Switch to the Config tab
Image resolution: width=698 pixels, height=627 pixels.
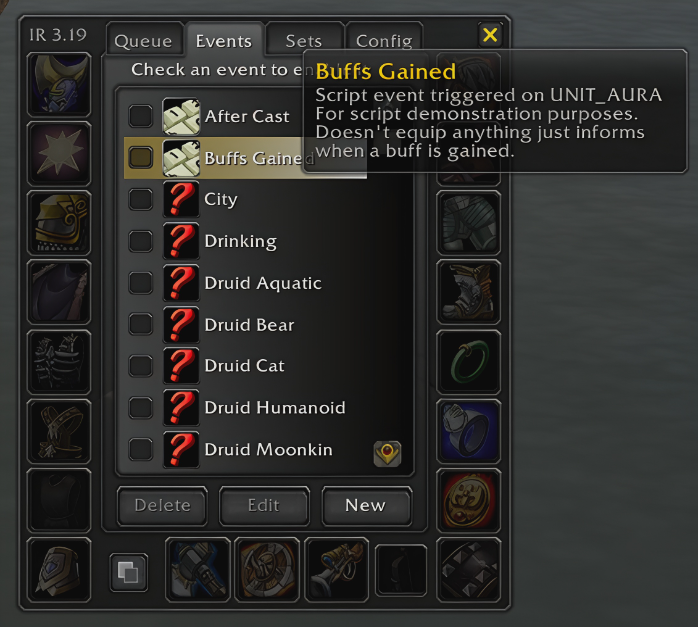pyautogui.click(x=384, y=41)
